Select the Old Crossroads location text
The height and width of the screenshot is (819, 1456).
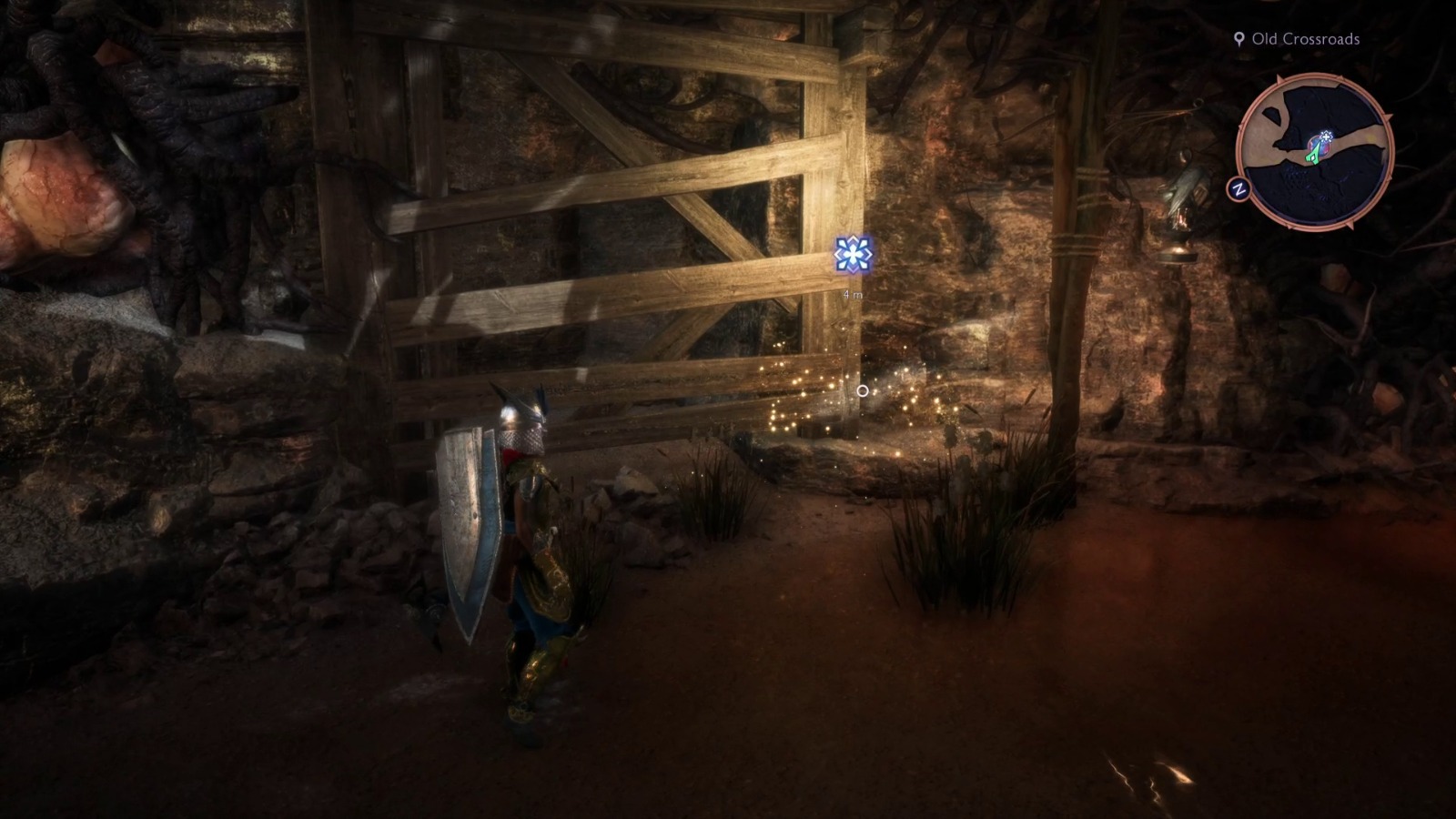1306,39
